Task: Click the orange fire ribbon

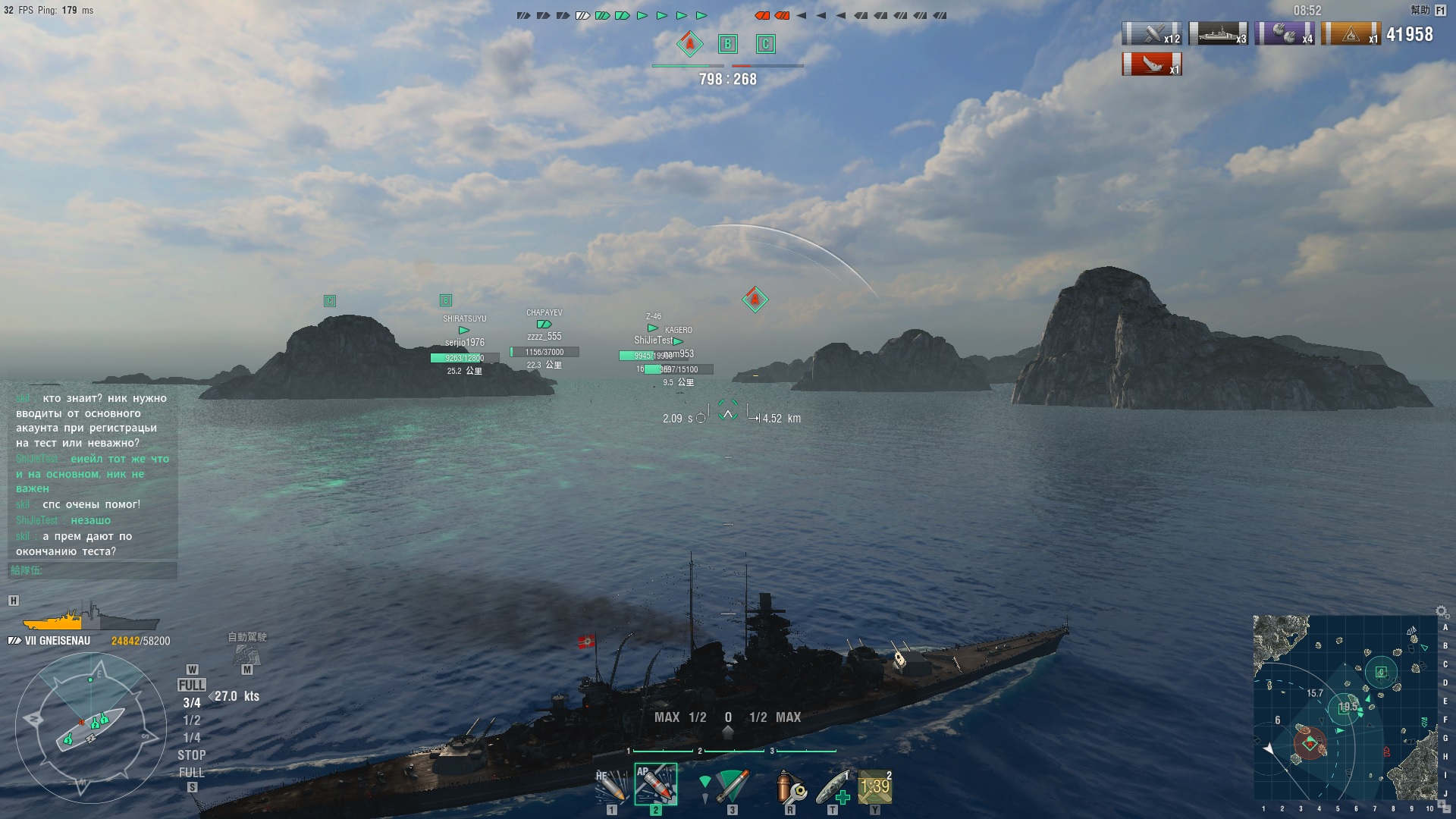Action: [1350, 34]
